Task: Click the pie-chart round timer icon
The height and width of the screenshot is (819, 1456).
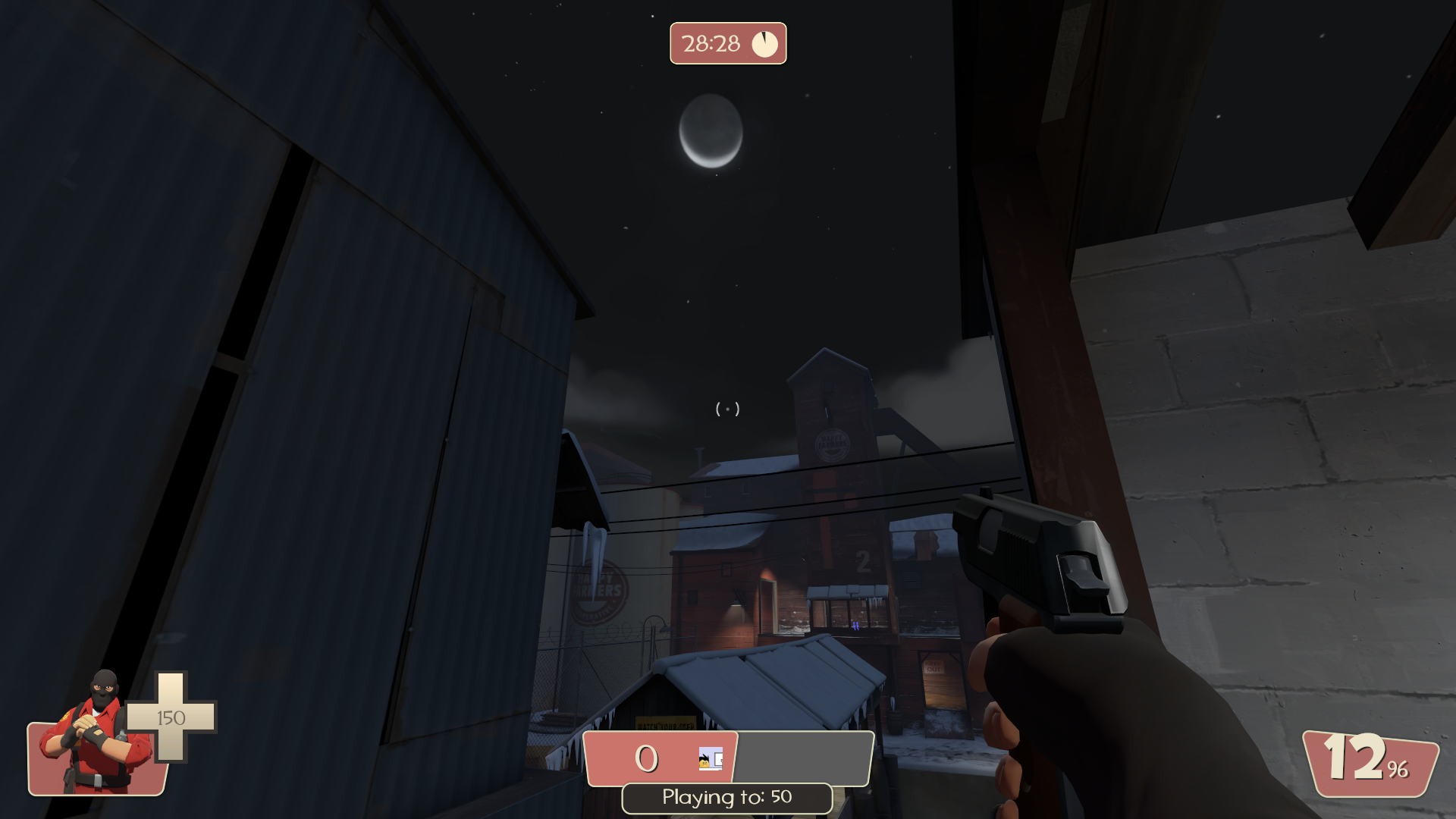Action: click(x=765, y=43)
